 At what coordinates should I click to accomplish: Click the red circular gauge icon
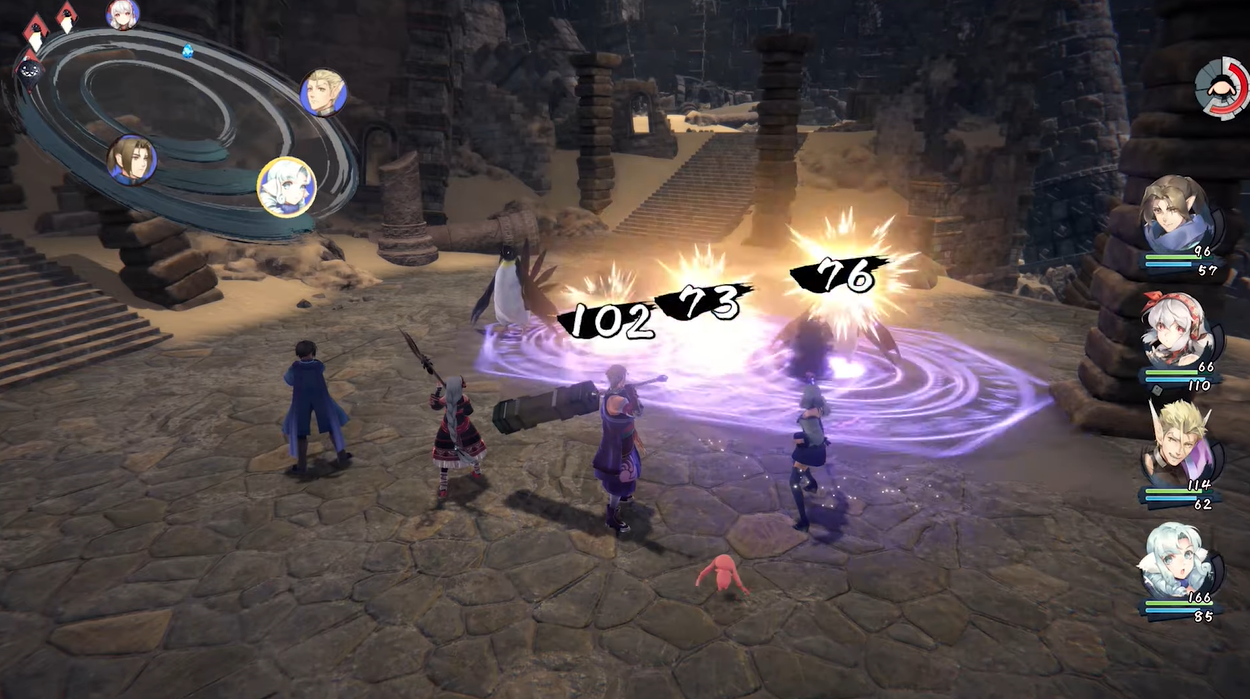point(1221,86)
